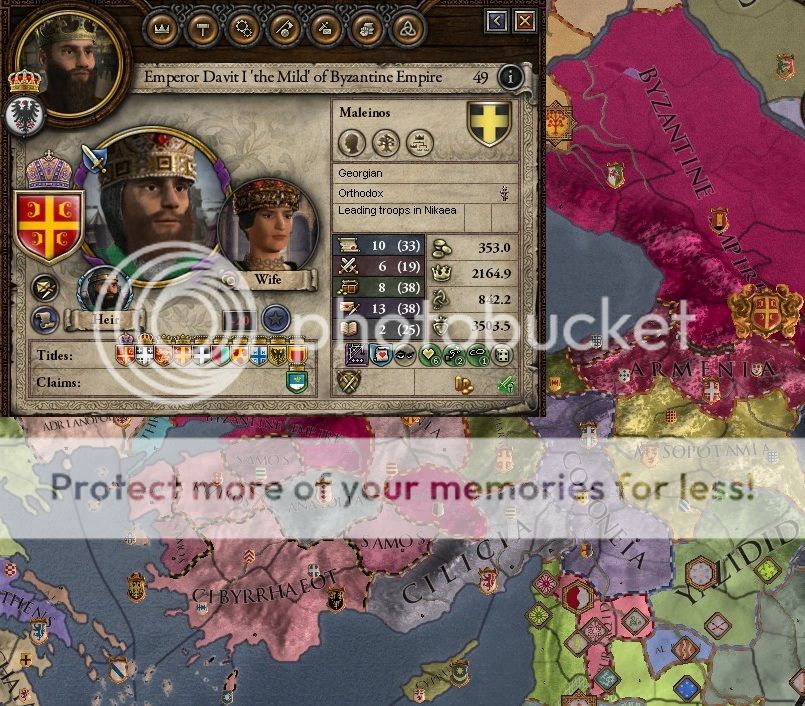Open the crown icon menu
This screenshot has width=805, height=706.
pos(161,28)
